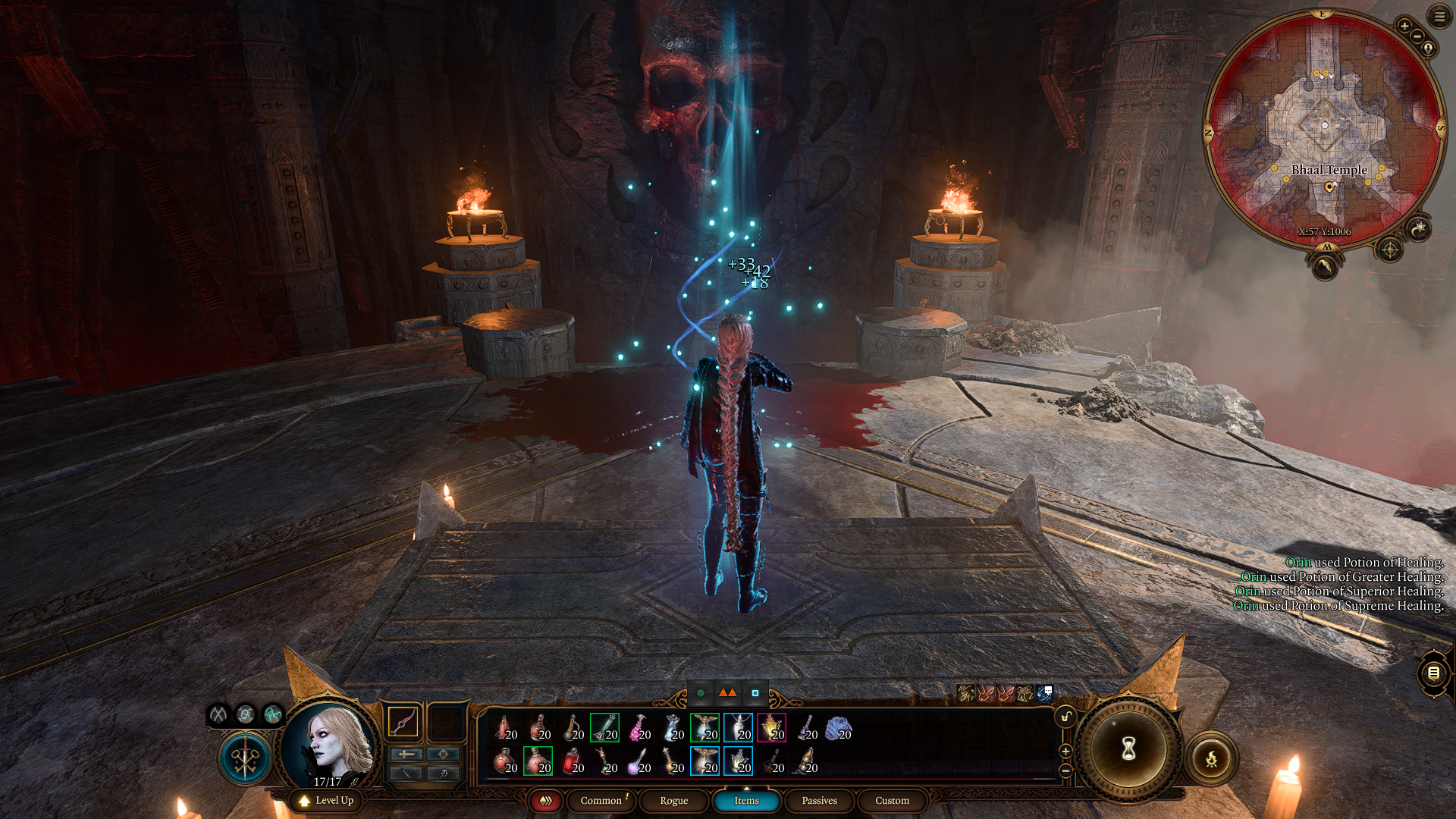Select the equipped dagger weapon slot

click(x=403, y=722)
